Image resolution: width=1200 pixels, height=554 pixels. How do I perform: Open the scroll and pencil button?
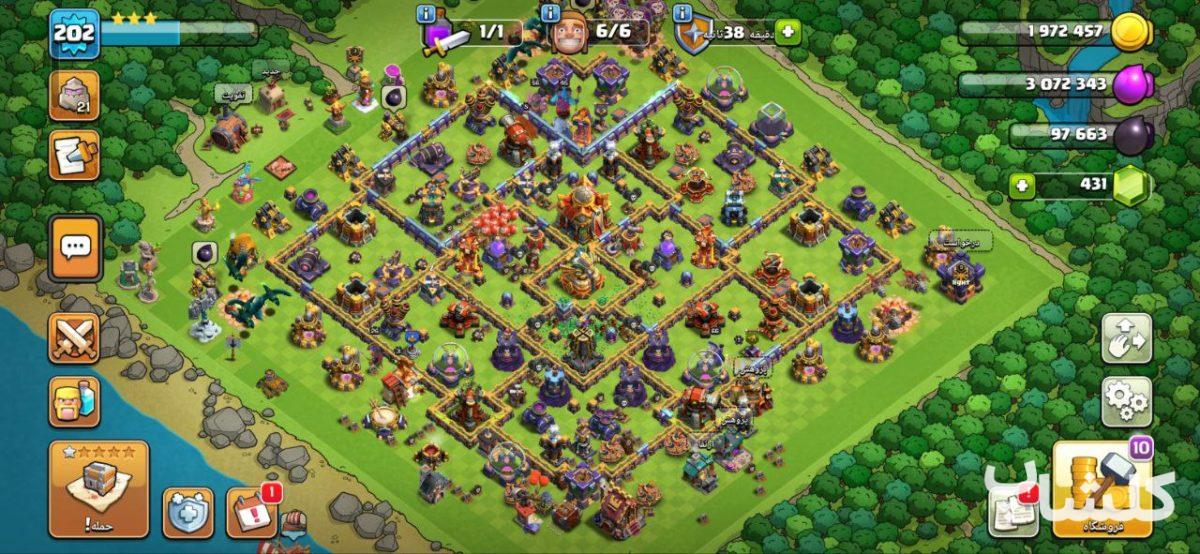coord(74,156)
